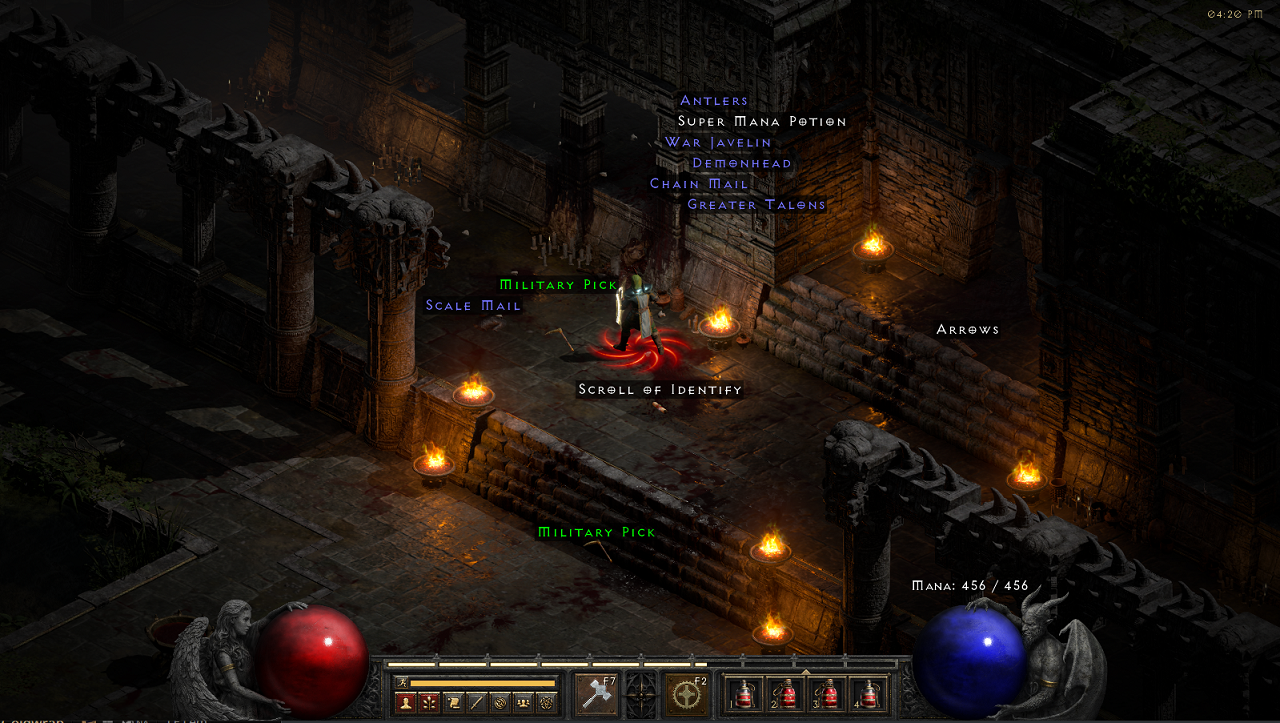
Task: Pick up the Demonhead item label
Action: [742, 163]
